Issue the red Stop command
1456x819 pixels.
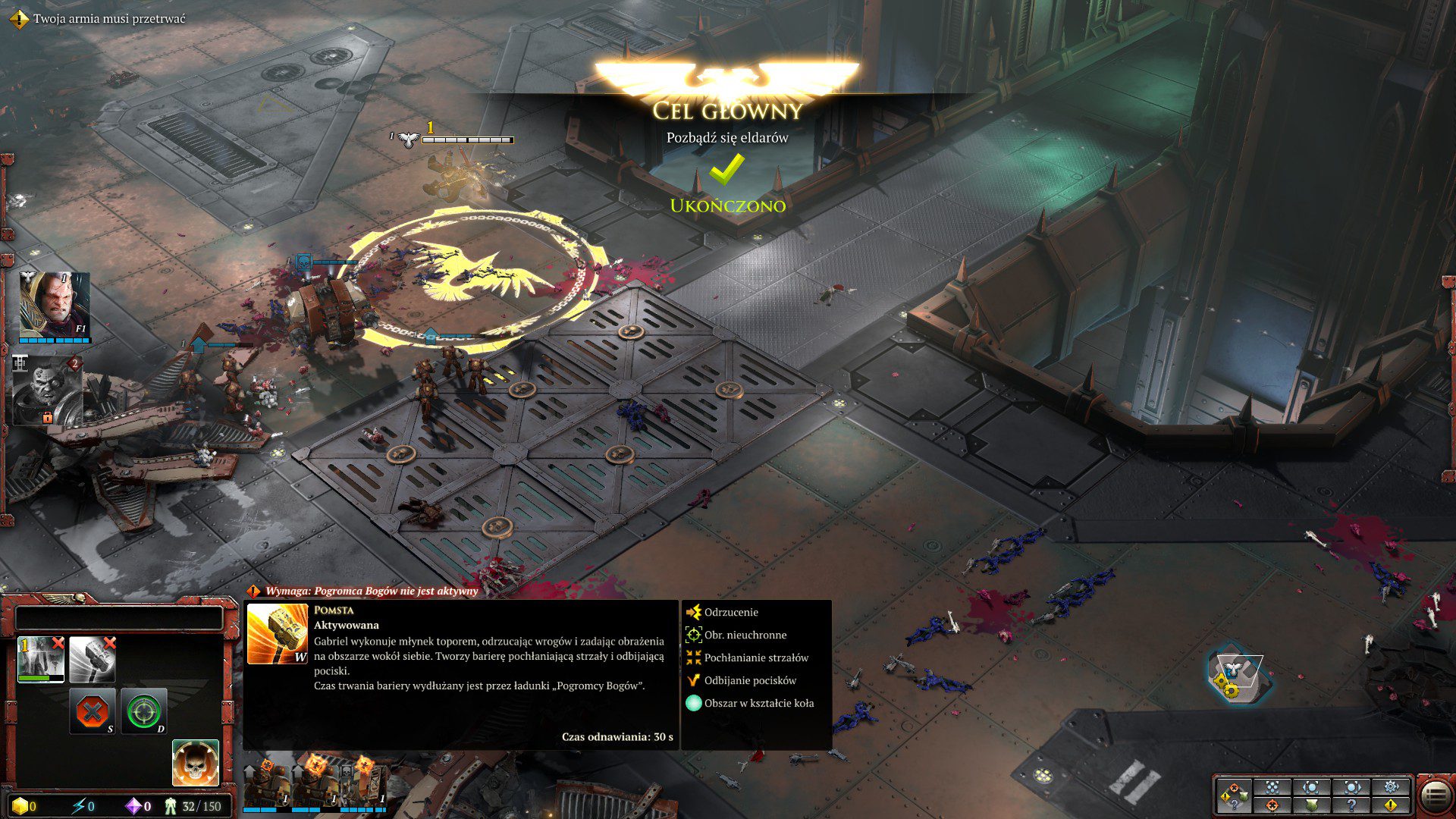pyautogui.click(x=93, y=712)
